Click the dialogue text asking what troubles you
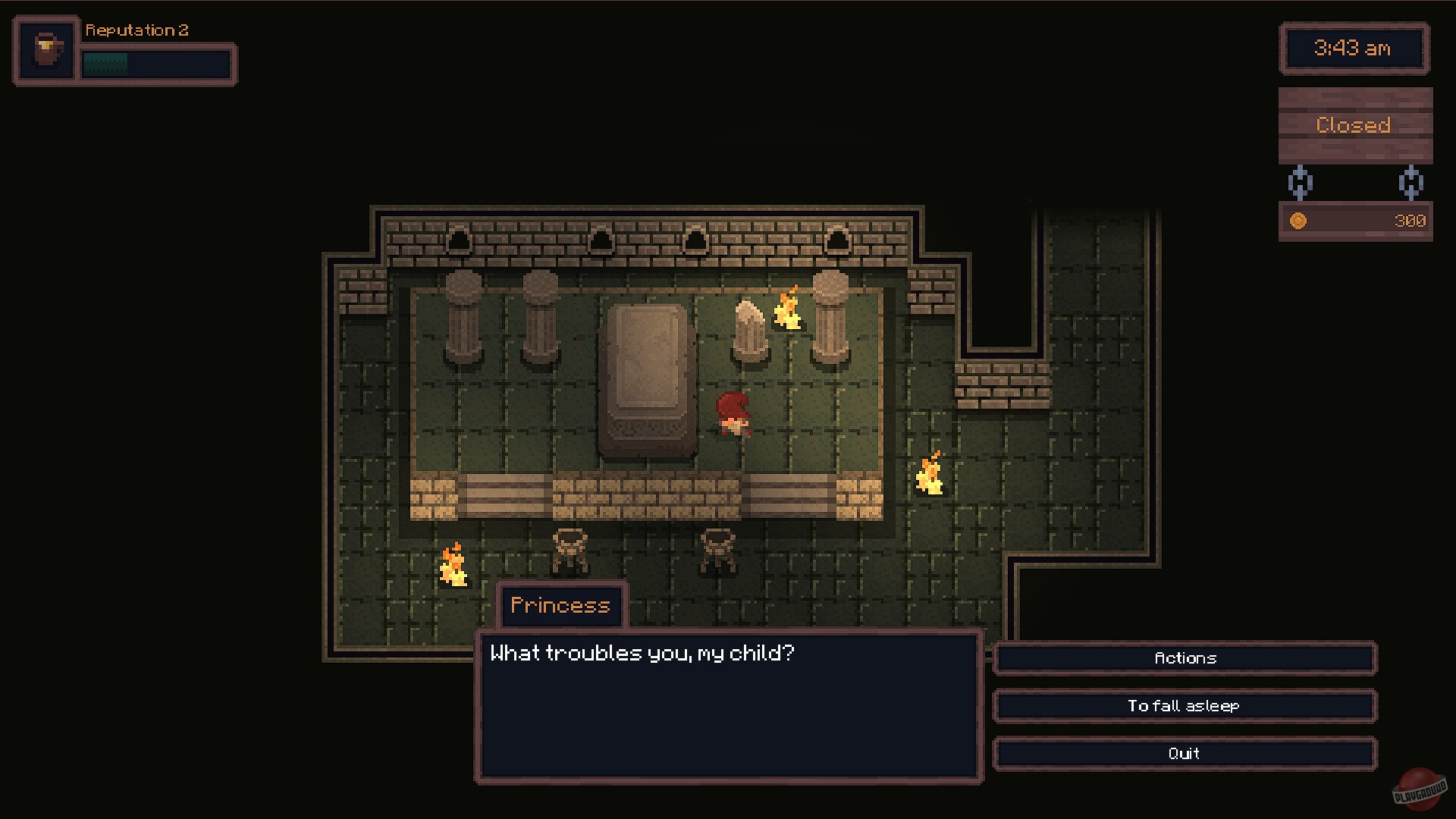Viewport: 1456px width, 819px height. 644,652
